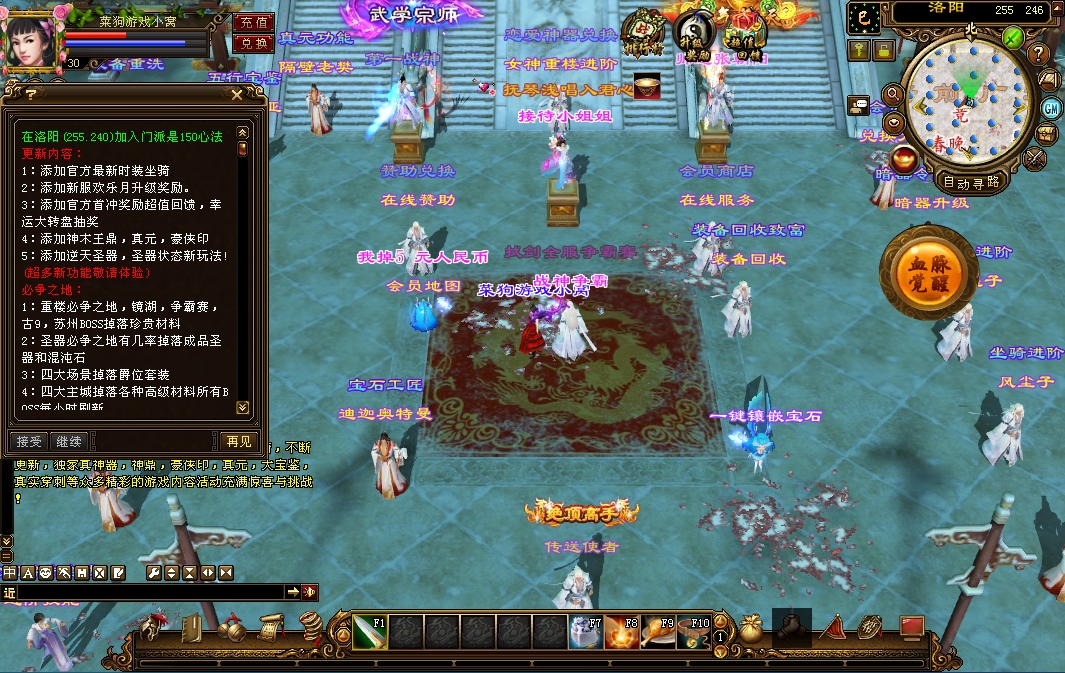
Task: Open the 排行榜 ranking icon
Action: pos(643,31)
